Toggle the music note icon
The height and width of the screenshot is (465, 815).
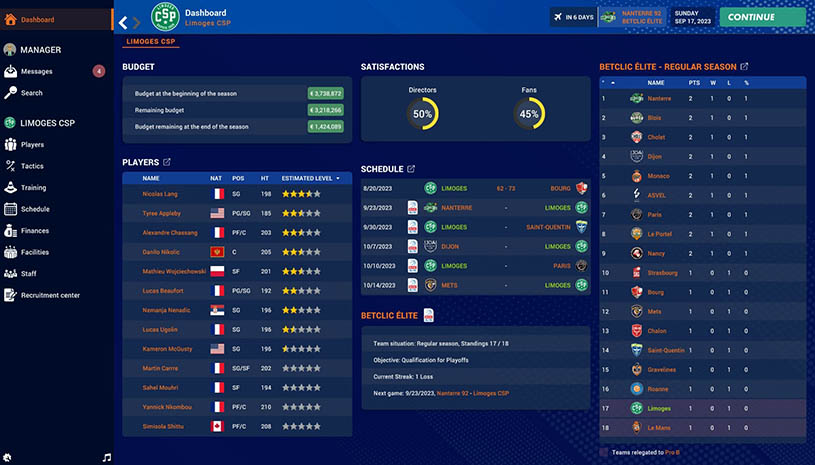(x=106, y=457)
